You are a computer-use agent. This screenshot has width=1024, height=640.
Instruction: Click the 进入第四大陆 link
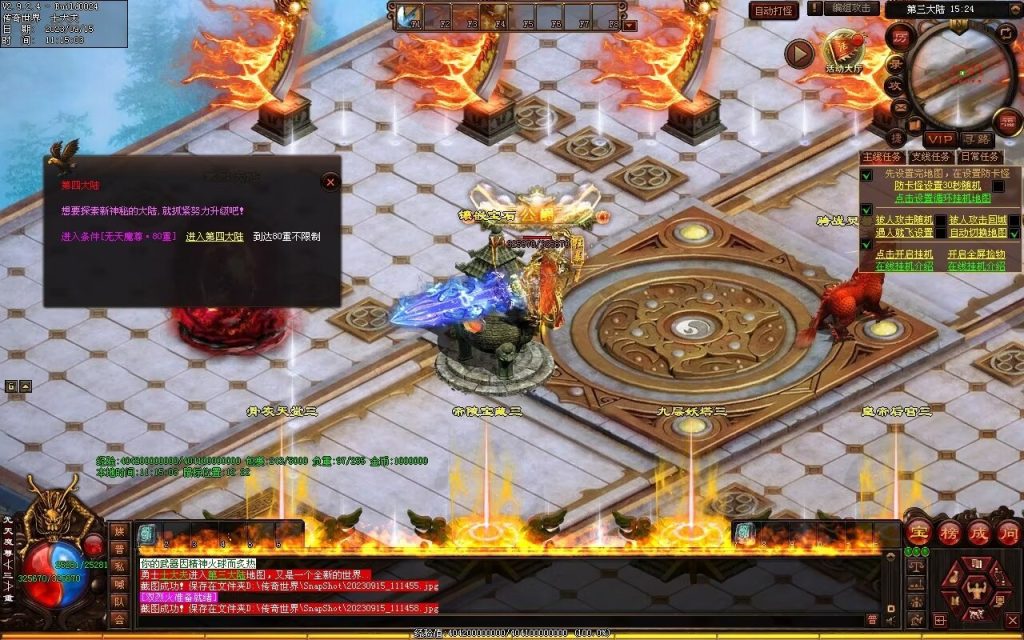(214, 237)
